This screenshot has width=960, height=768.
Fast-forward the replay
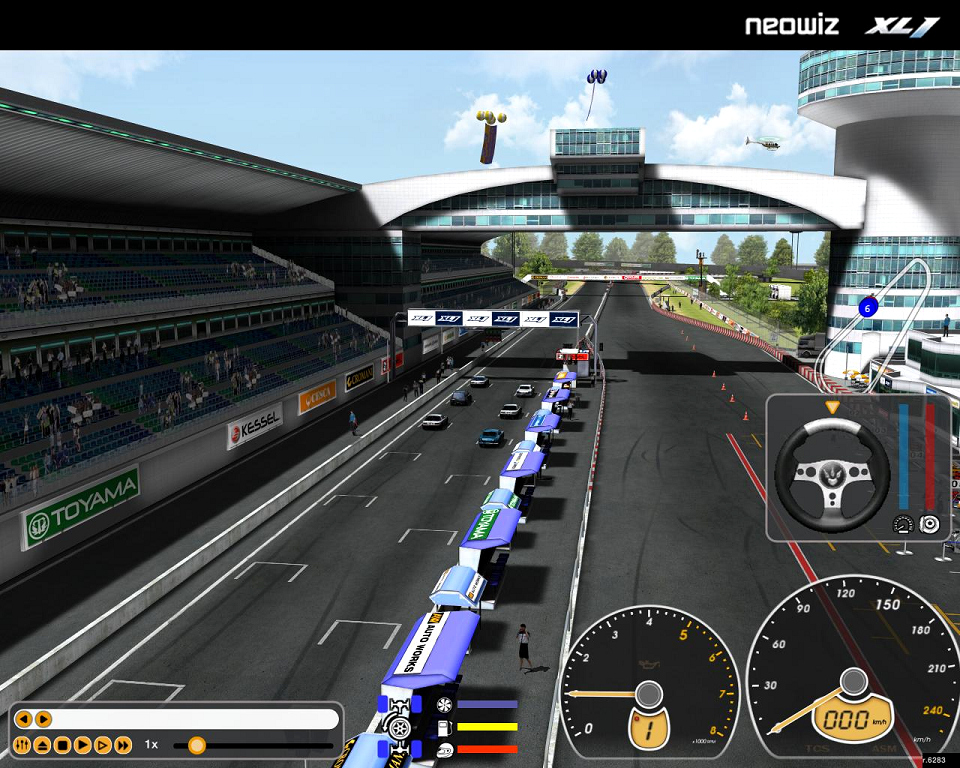[123, 745]
